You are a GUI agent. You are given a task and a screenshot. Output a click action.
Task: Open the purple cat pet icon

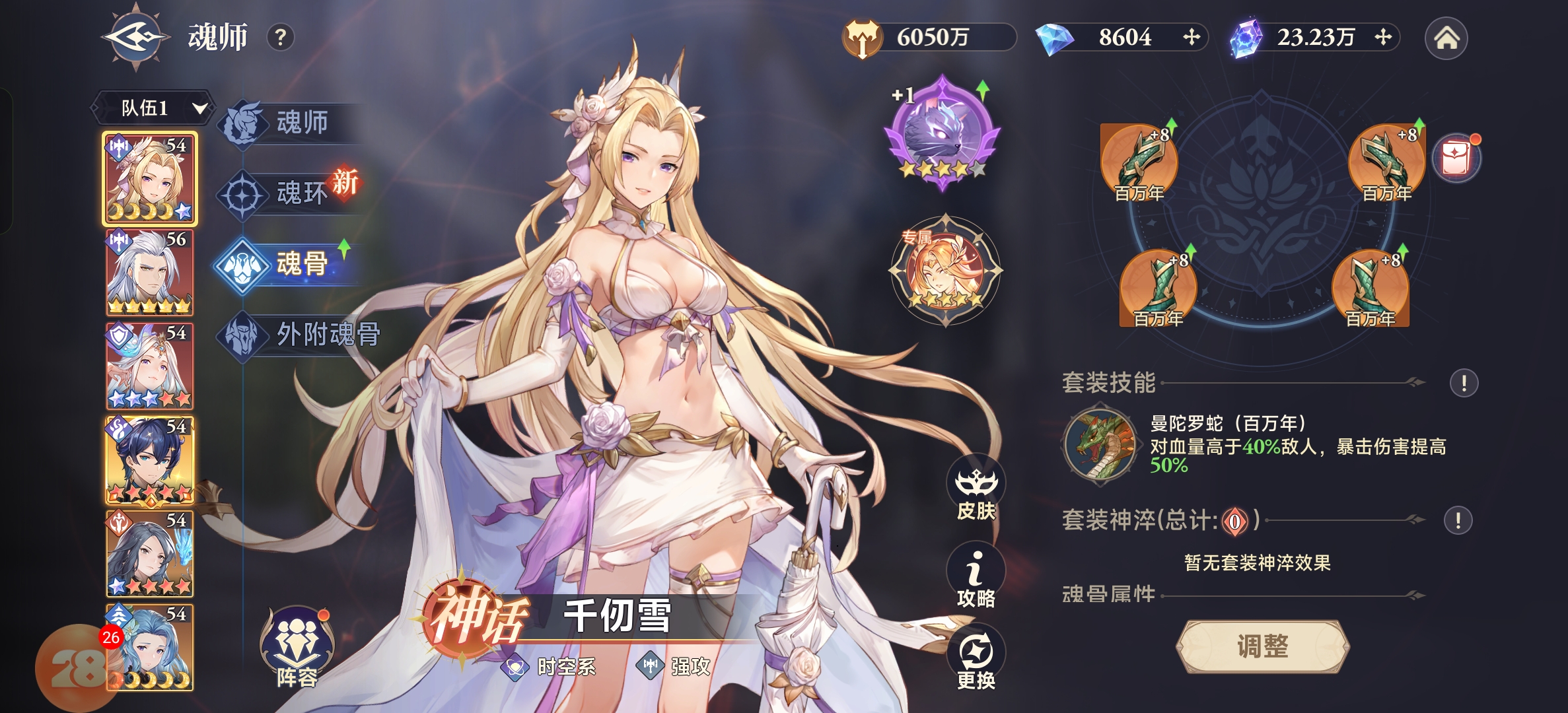click(943, 132)
